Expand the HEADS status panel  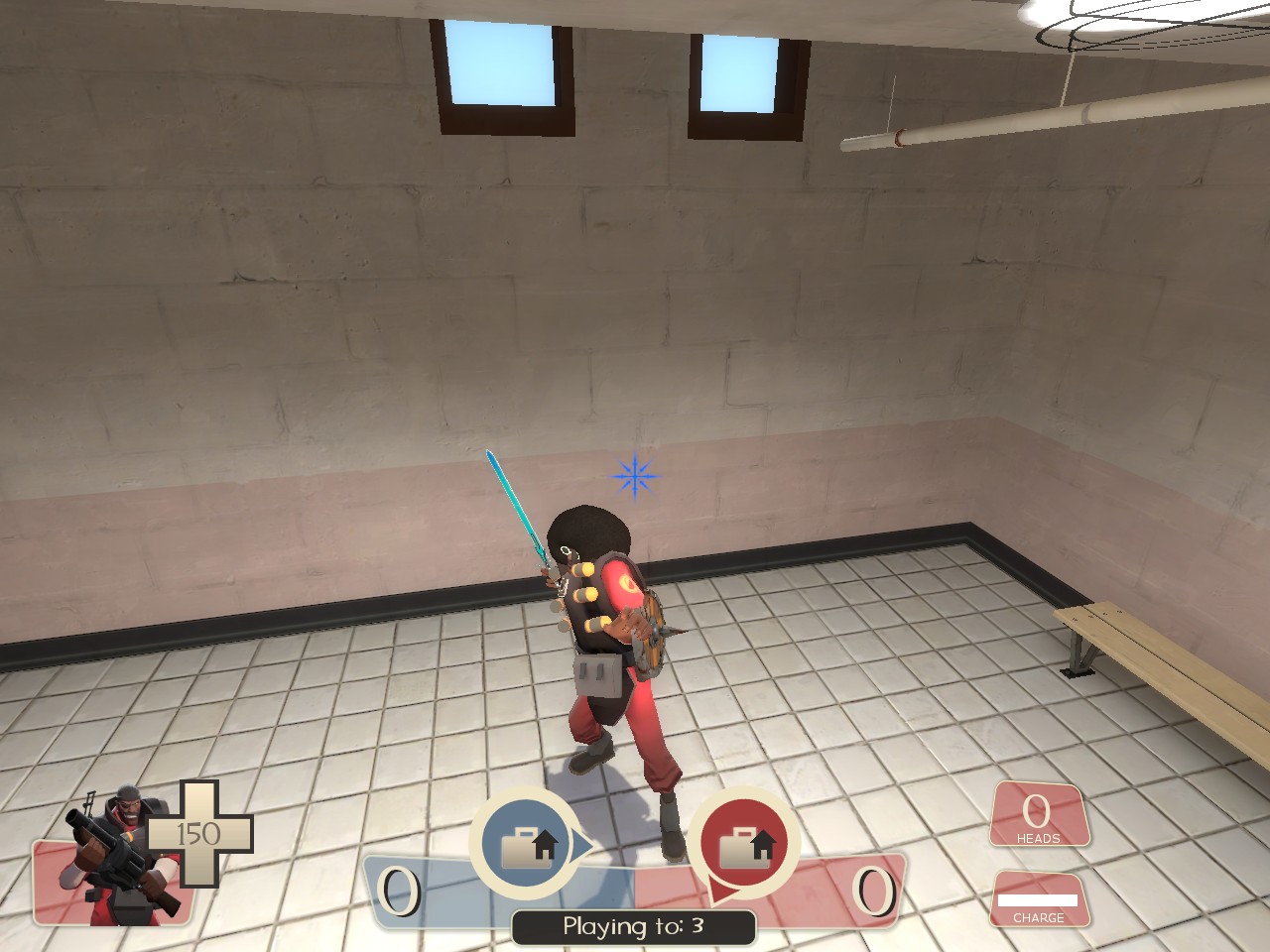(1038, 815)
